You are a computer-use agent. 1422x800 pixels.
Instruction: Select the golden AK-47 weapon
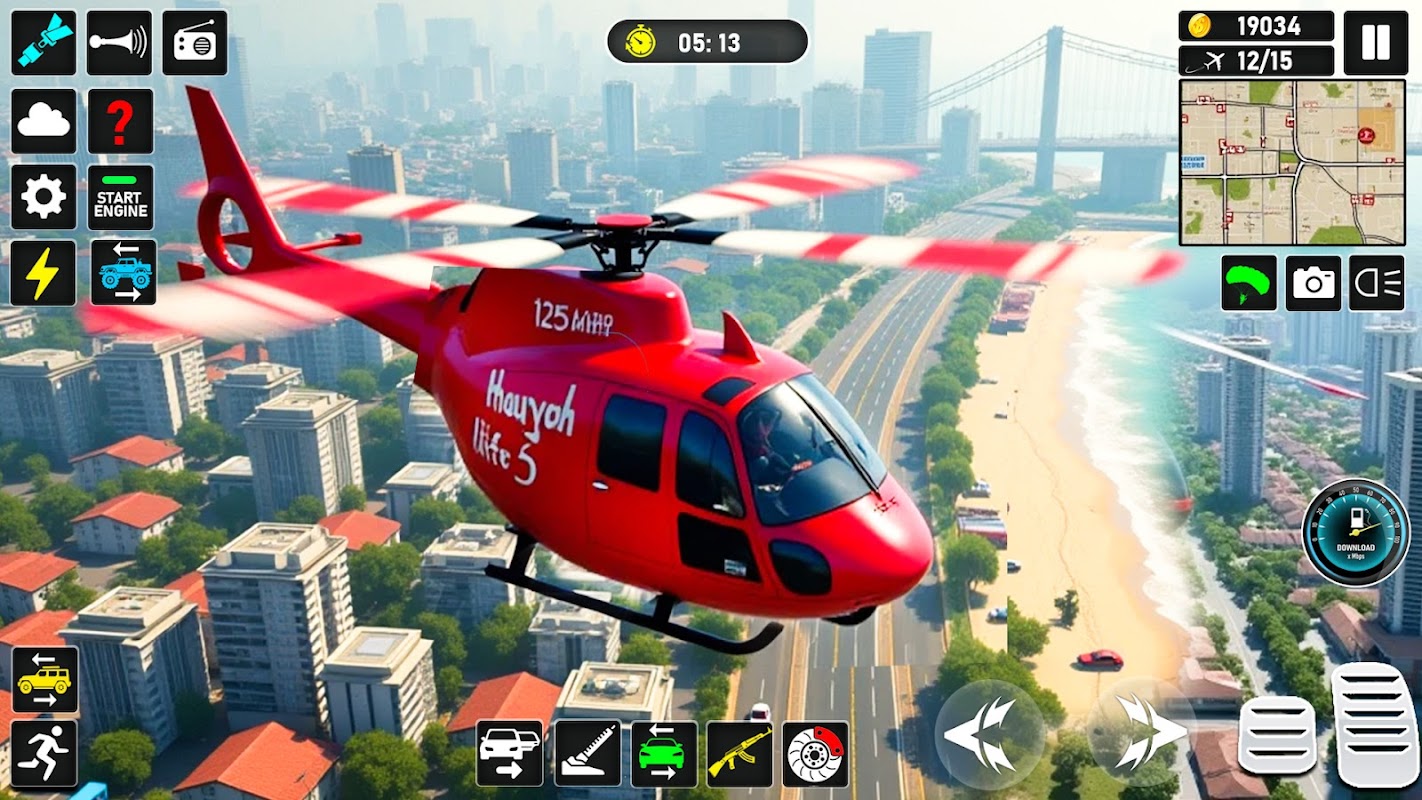[739, 753]
